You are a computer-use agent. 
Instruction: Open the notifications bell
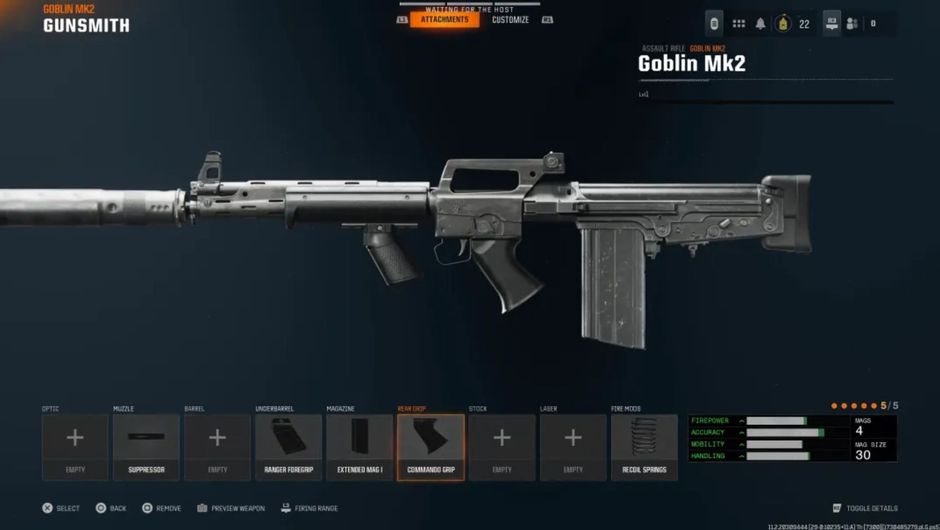click(760, 24)
